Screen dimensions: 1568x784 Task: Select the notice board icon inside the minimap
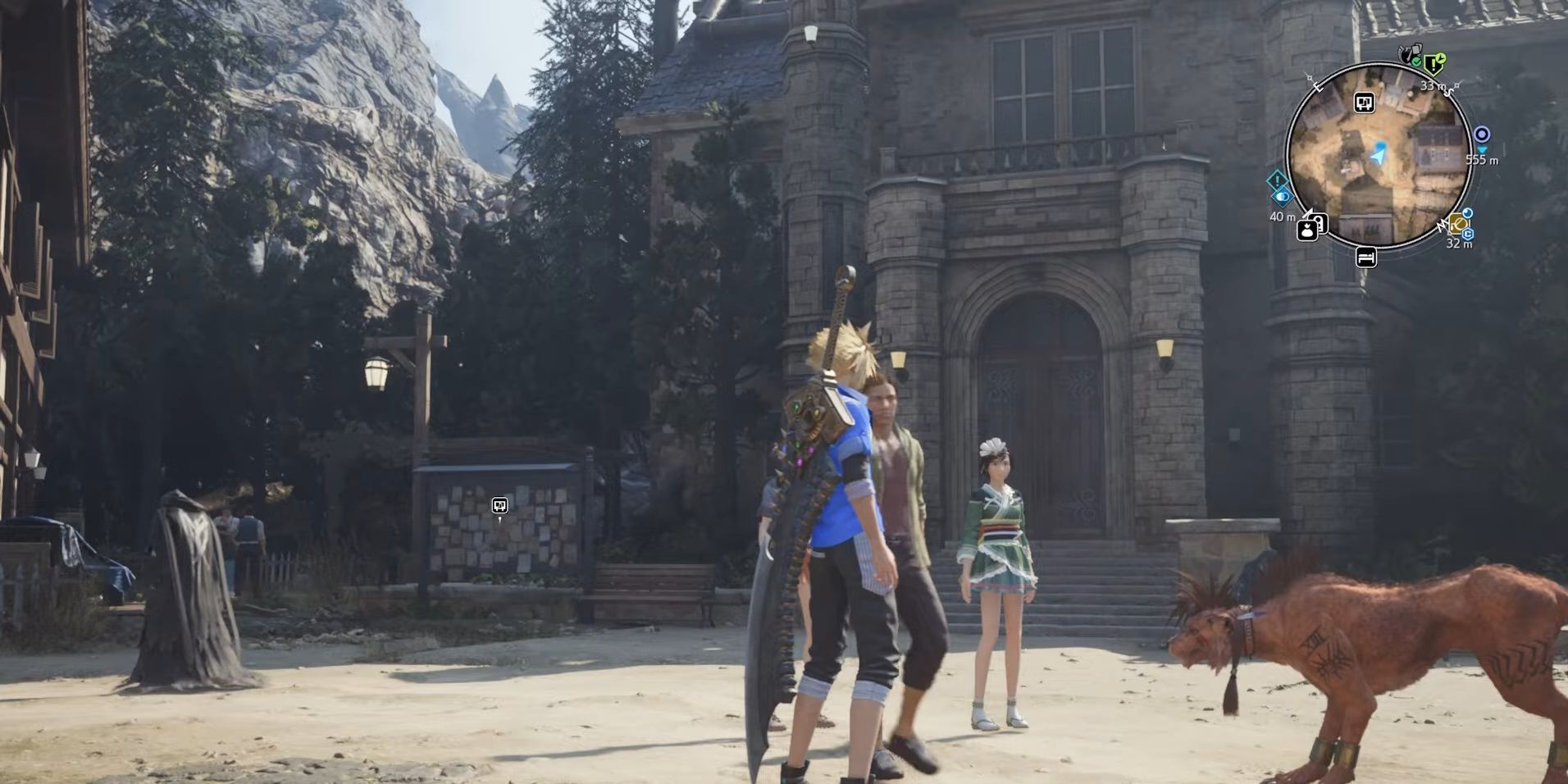click(x=1364, y=103)
